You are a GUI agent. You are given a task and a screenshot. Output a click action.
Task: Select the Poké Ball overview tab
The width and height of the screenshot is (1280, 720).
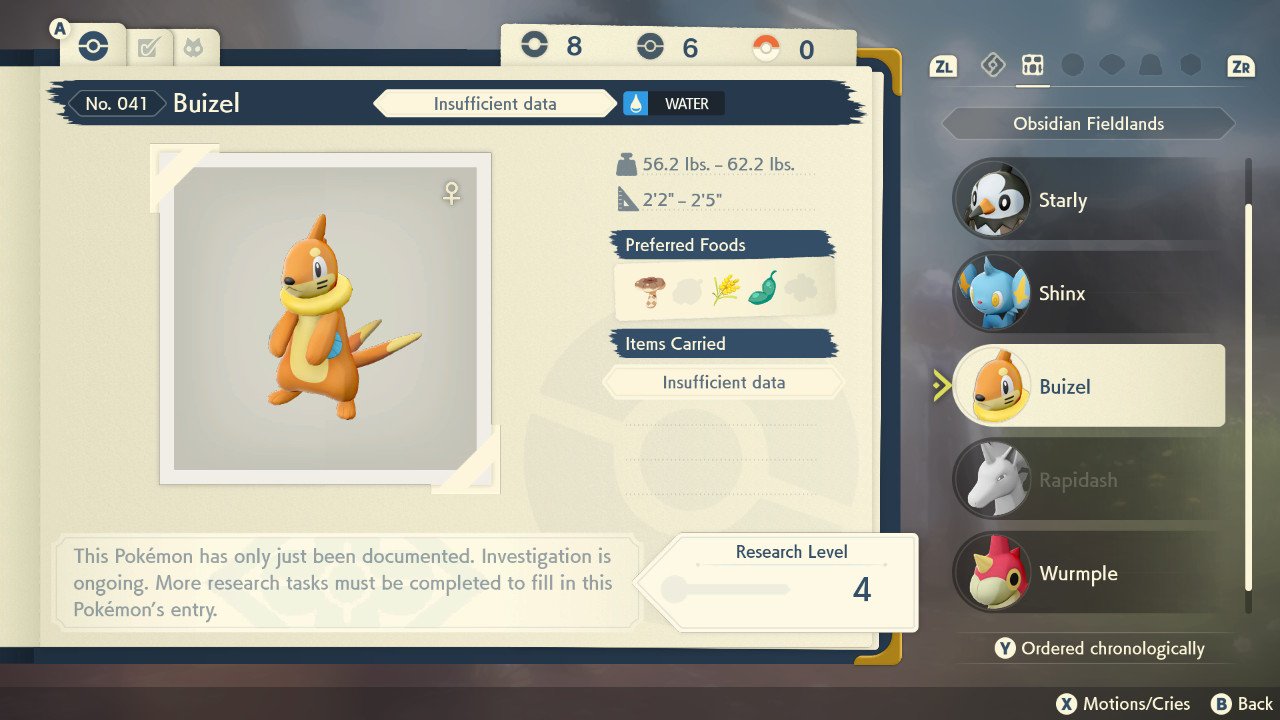pos(93,47)
